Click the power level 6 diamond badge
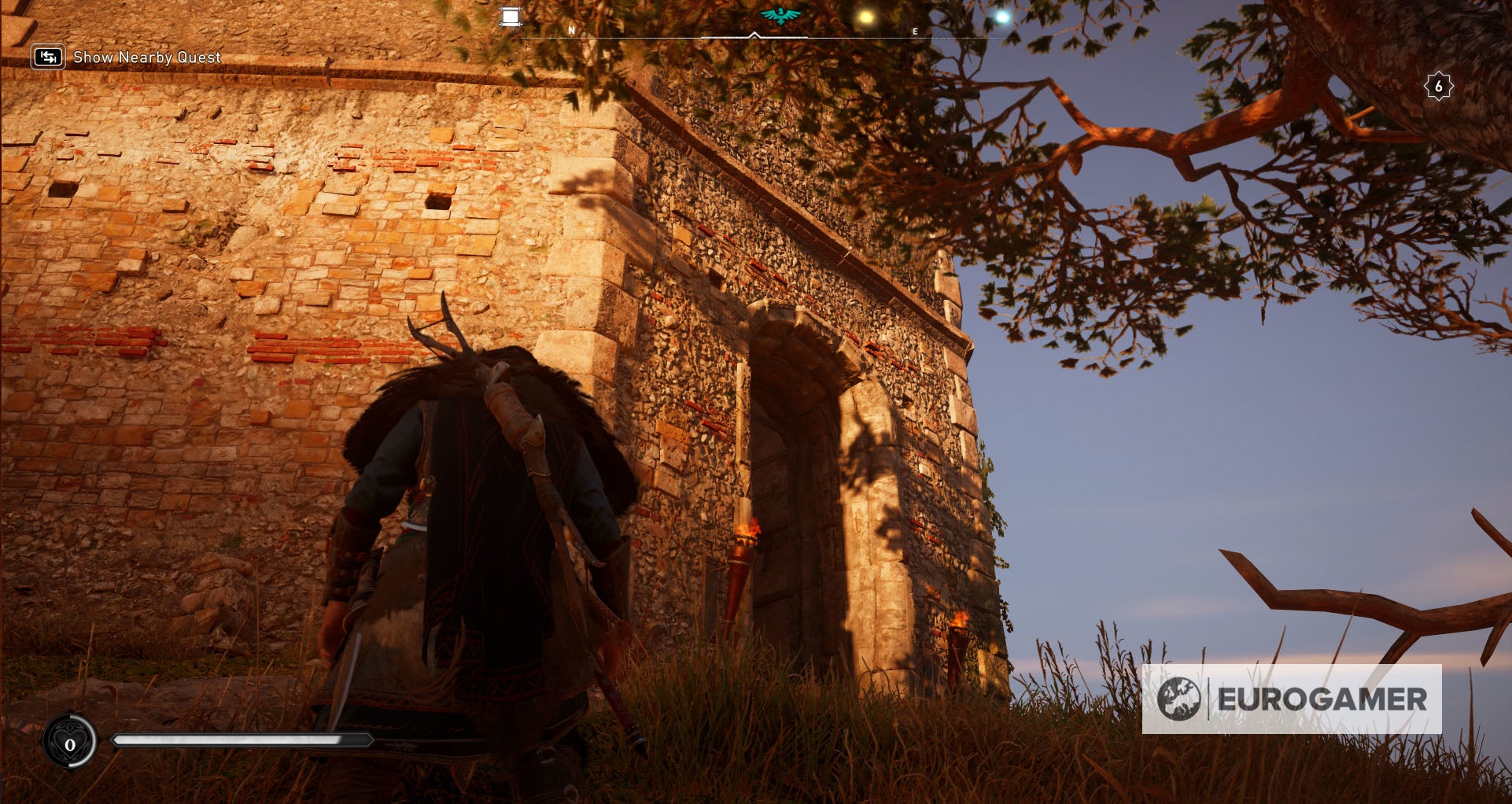1512x804 pixels. pos(1439,87)
